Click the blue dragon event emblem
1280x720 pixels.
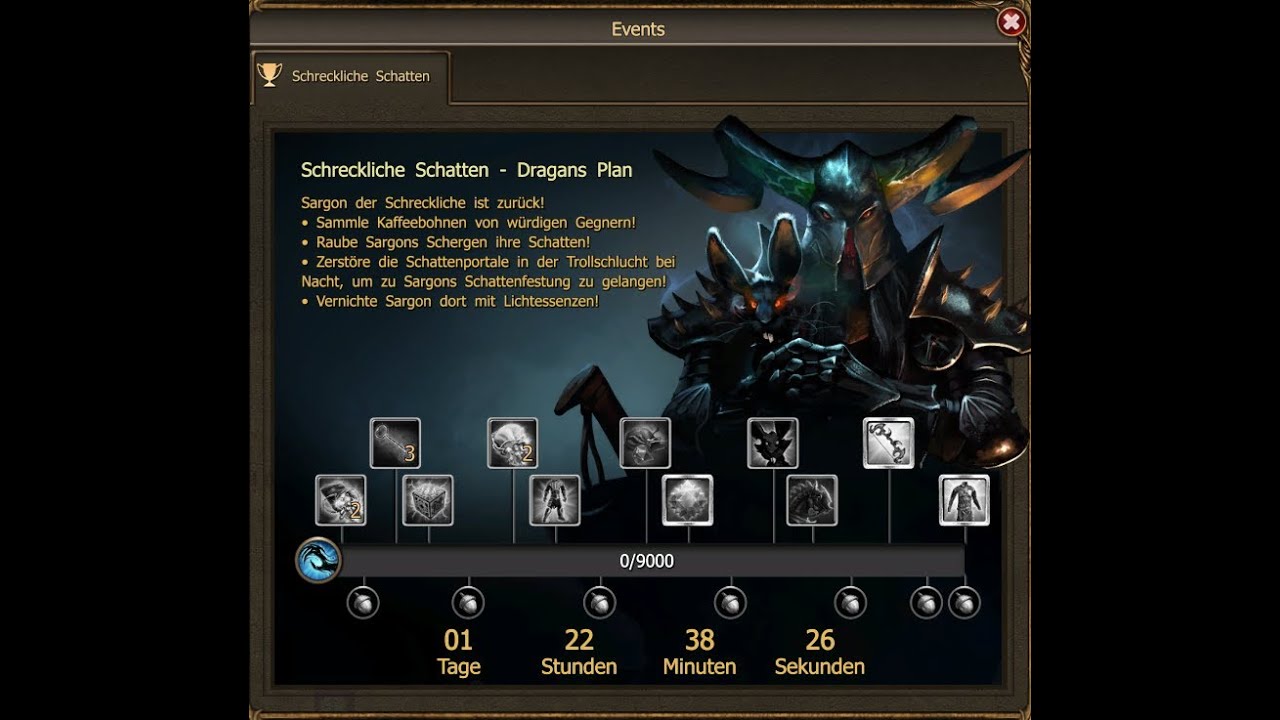pyautogui.click(x=320, y=560)
